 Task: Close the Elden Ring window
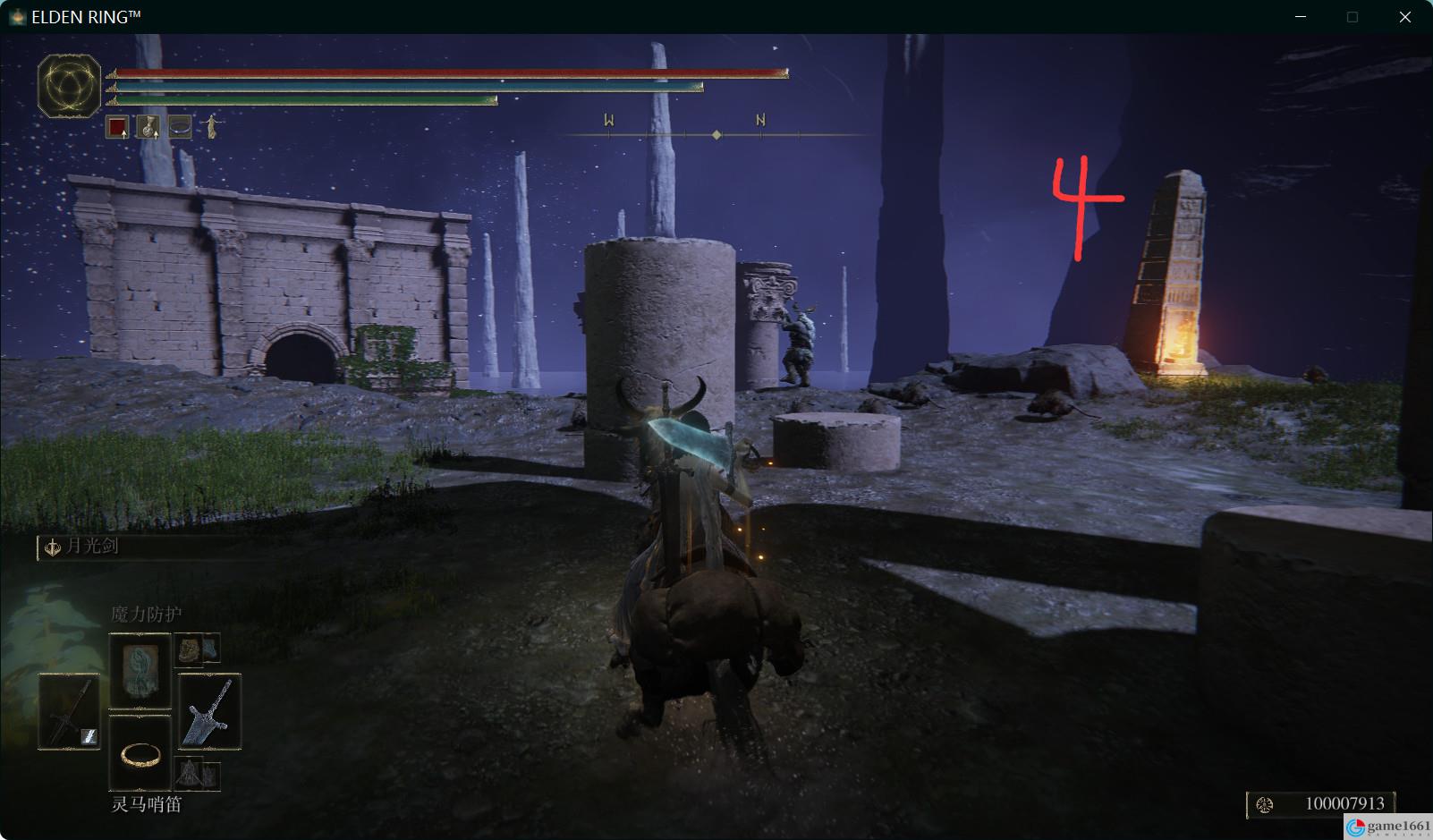tap(1404, 17)
